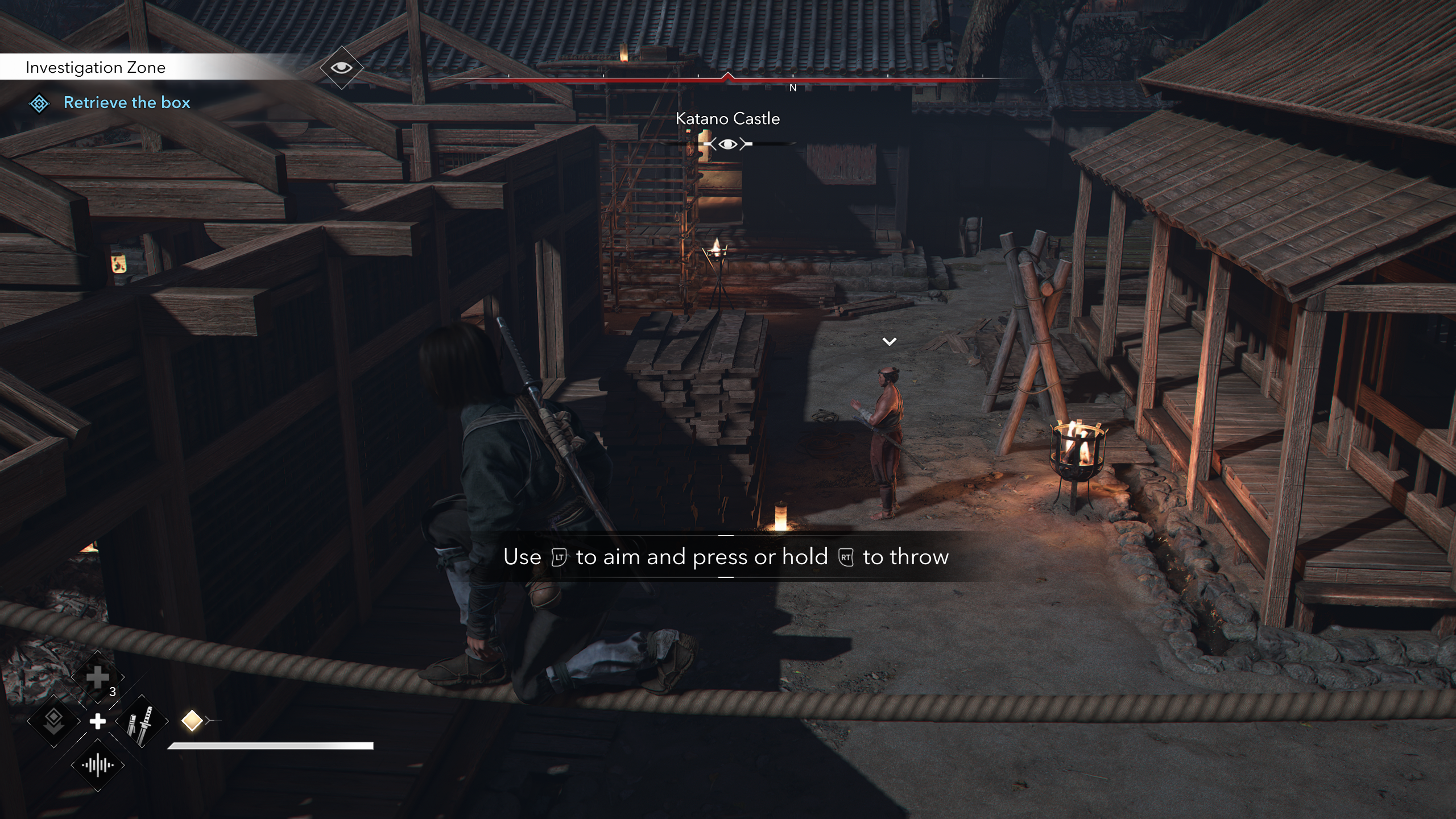Viewport: 1456px width, 819px height.
Task: Open the Retrieve the box objective tracker
Action: tap(126, 103)
